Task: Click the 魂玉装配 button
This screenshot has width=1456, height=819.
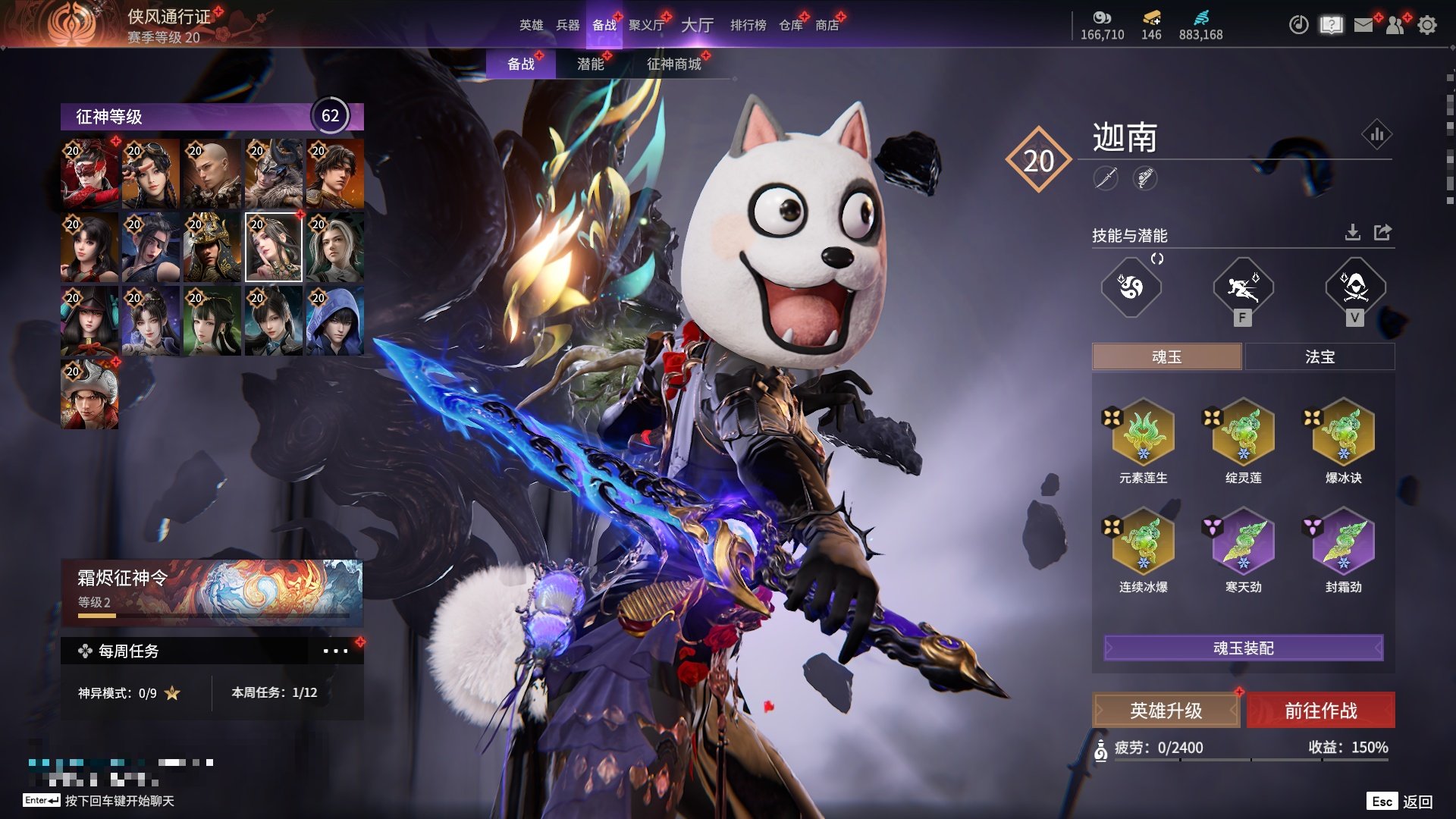Action: pyautogui.click(x=1243, y=648)
